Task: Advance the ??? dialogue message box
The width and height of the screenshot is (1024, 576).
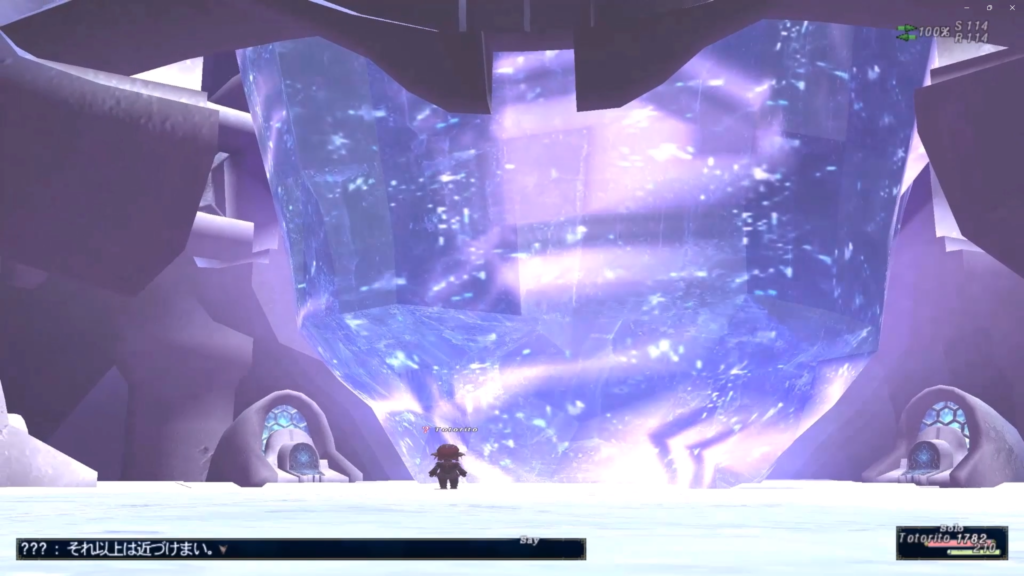Action: click(x=300, y=549)
